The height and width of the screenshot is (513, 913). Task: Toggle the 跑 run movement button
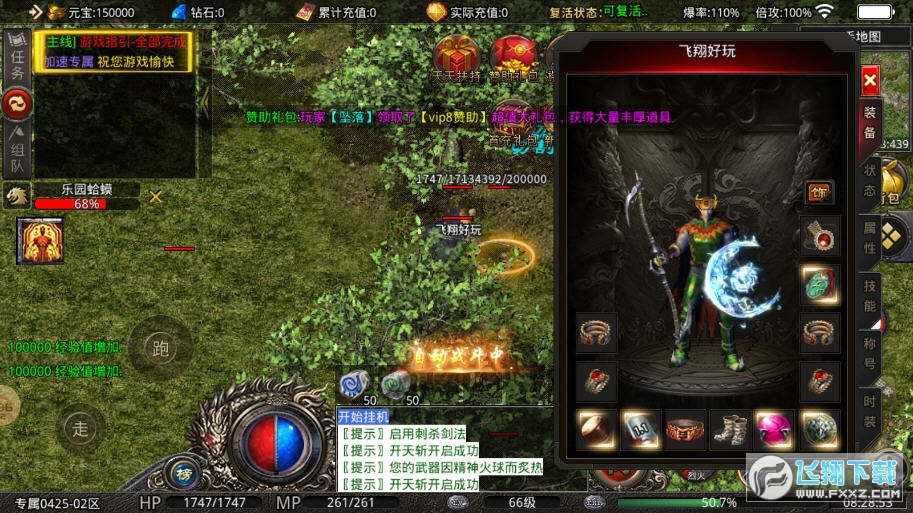159,349
